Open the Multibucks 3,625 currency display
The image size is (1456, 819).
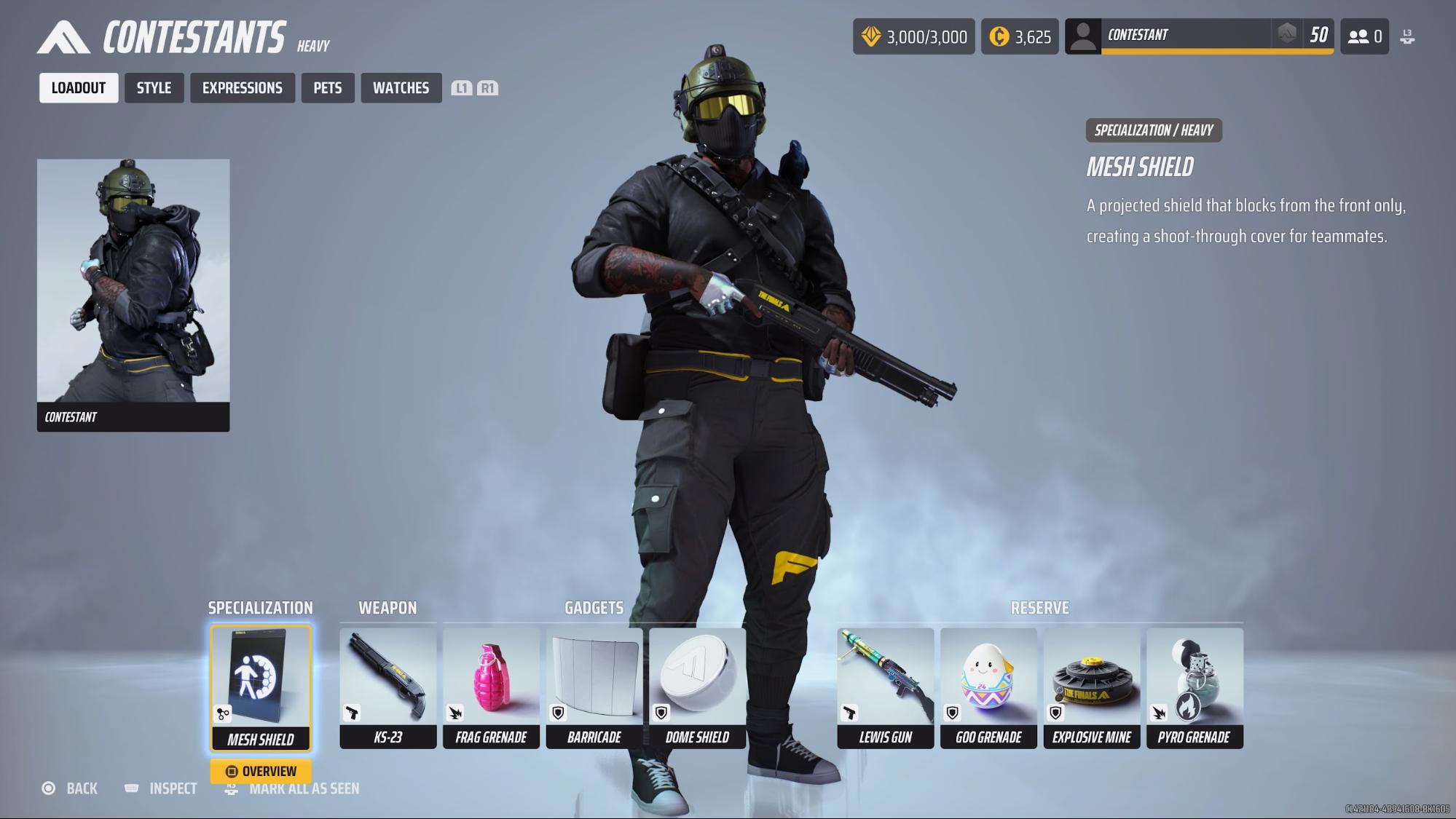point(1020,36)
